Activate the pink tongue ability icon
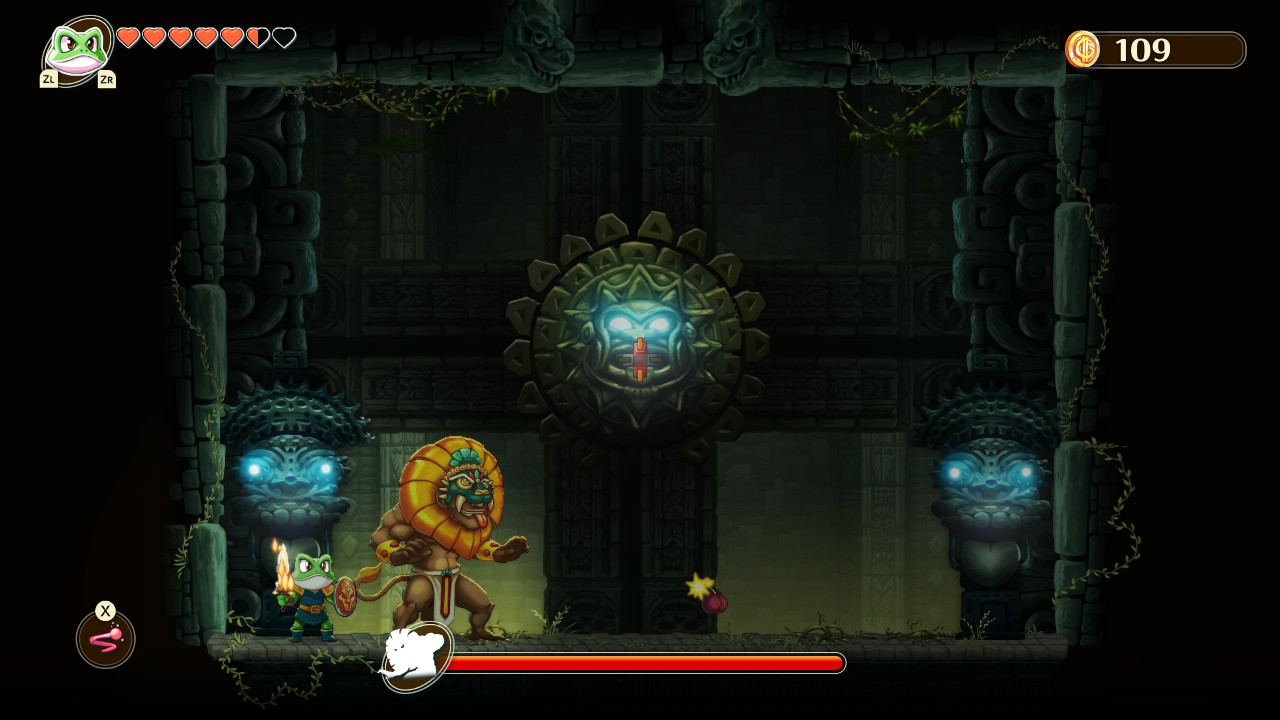Viewport: 1280px width, 720px height. pos(106,639)
